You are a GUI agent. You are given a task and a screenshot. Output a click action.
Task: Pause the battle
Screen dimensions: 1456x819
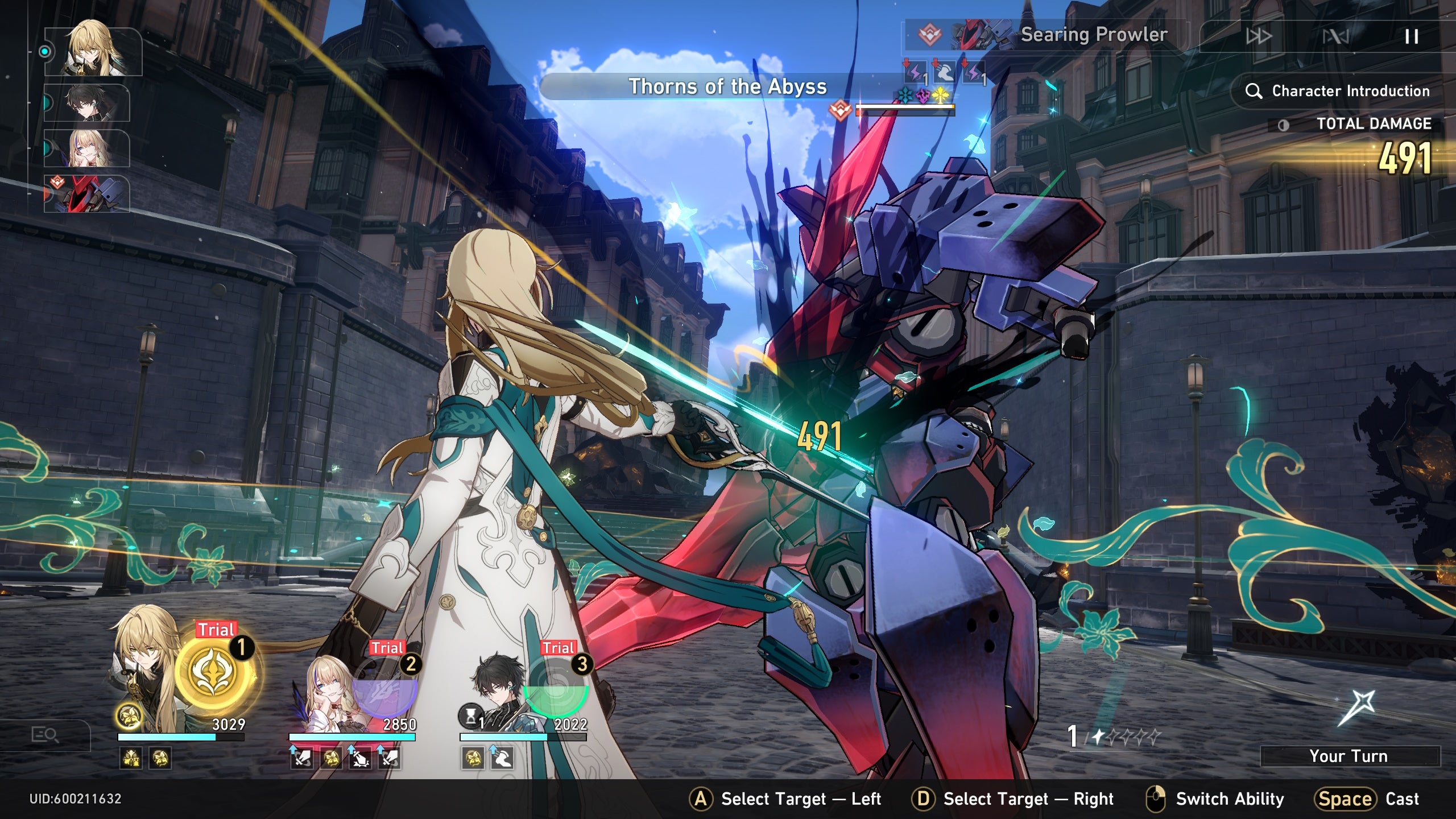(1411, 37)
